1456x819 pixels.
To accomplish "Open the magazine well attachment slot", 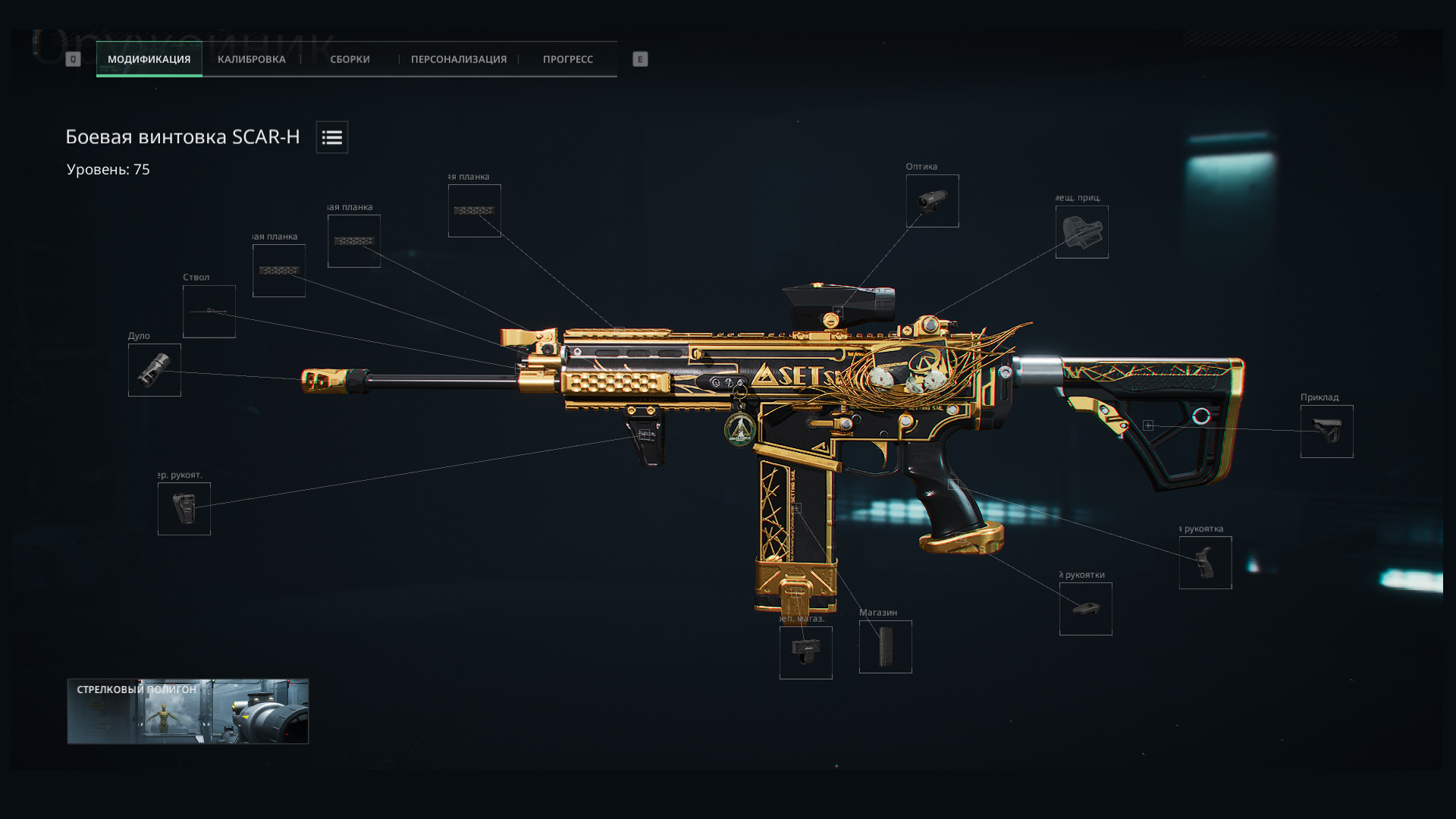I will [x=805, y=653].
